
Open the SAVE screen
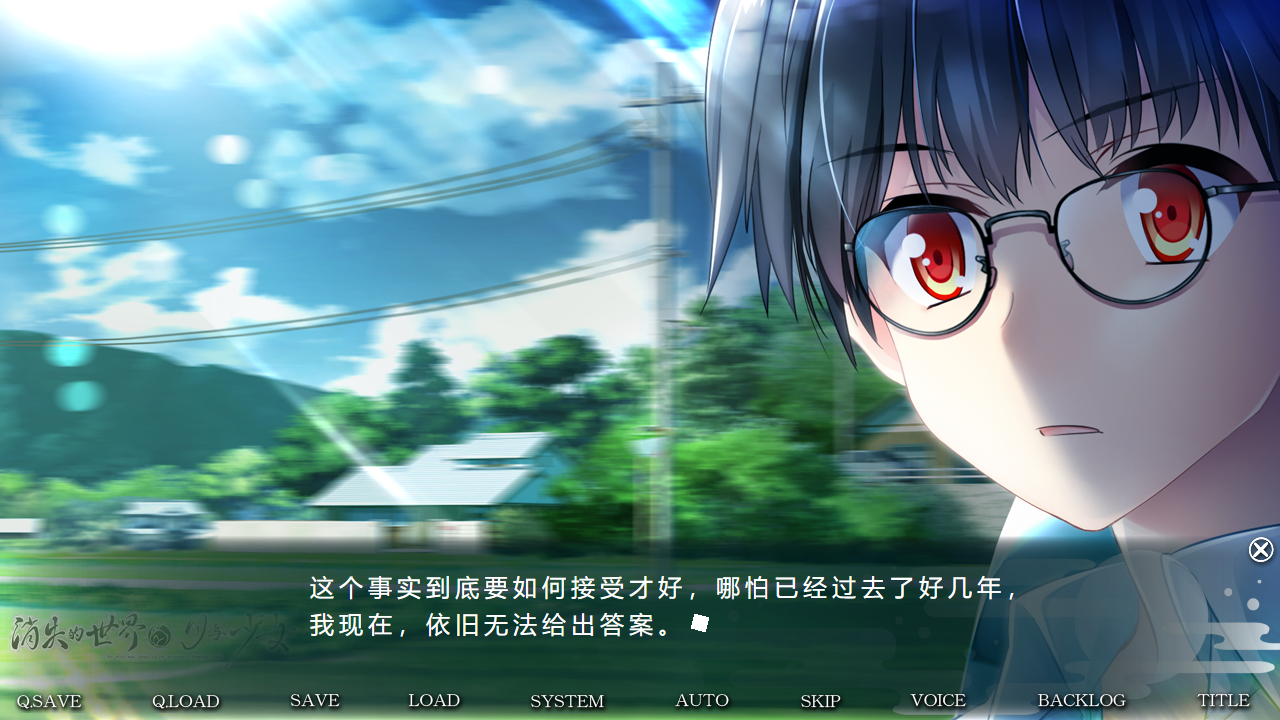click(x=314, y=701)
